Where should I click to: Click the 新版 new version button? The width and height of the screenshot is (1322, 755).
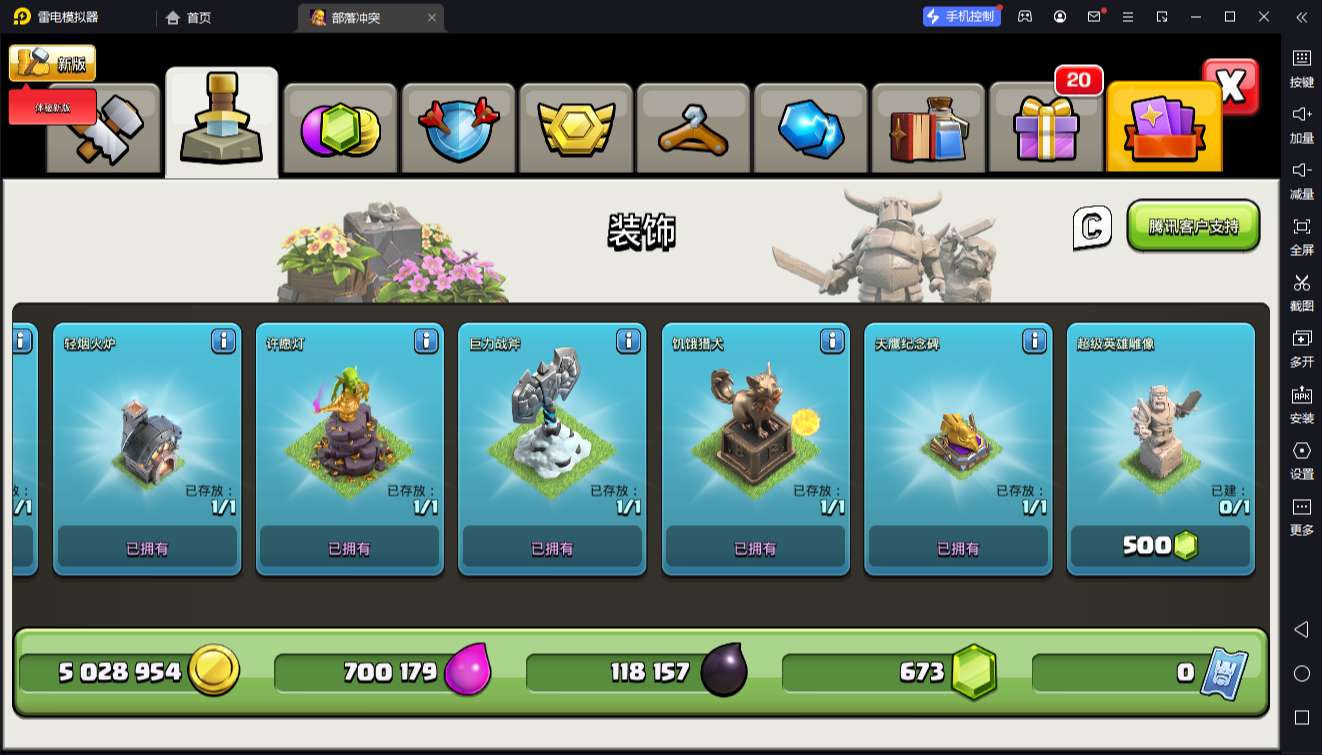[53, 64]
